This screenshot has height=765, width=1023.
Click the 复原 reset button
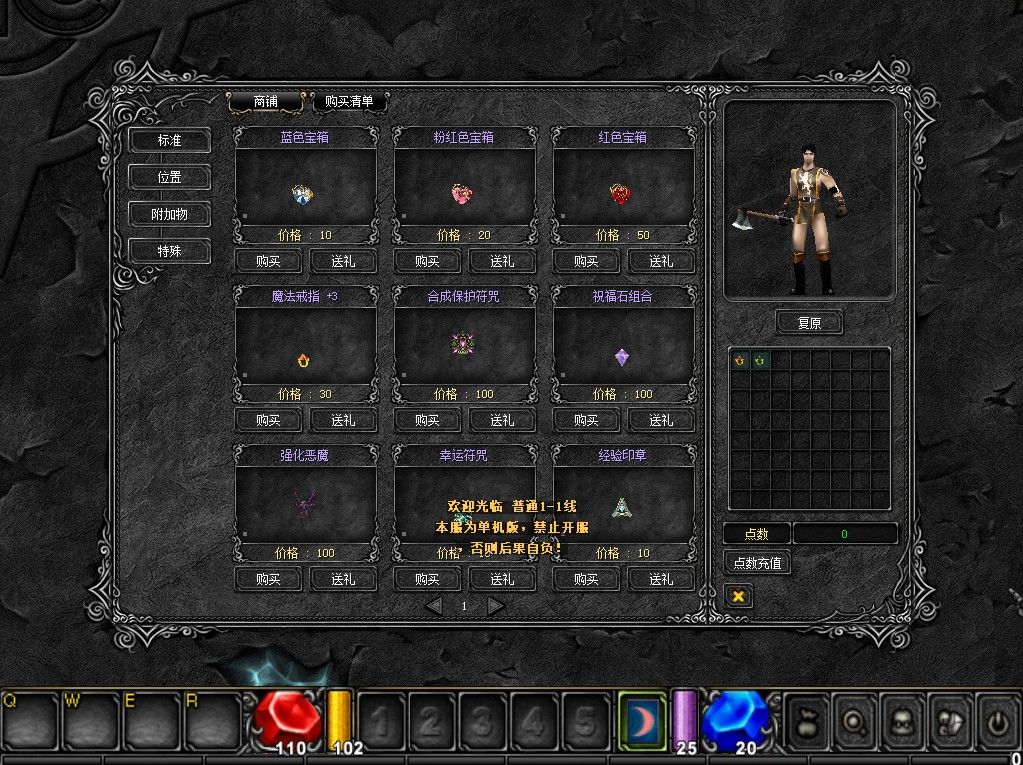click(x=809, y=323)
